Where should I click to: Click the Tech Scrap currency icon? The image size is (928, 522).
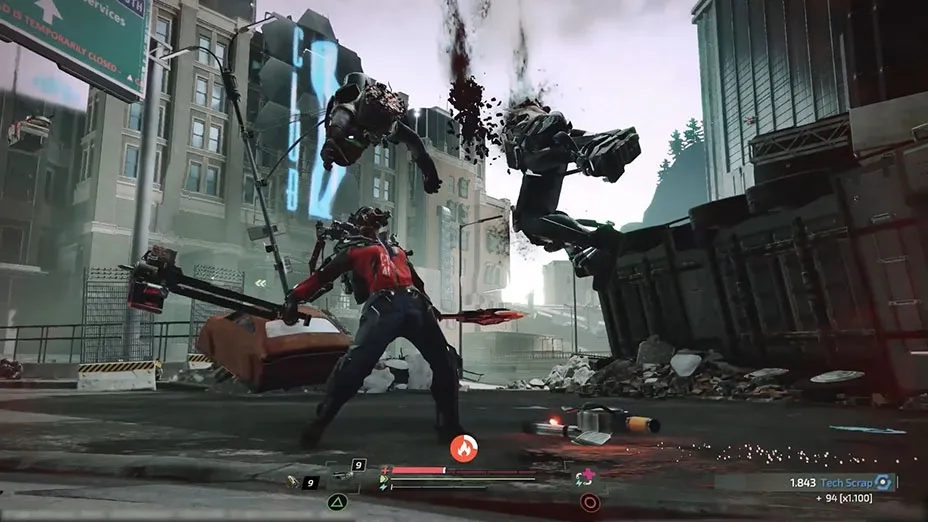click(881, 482)
